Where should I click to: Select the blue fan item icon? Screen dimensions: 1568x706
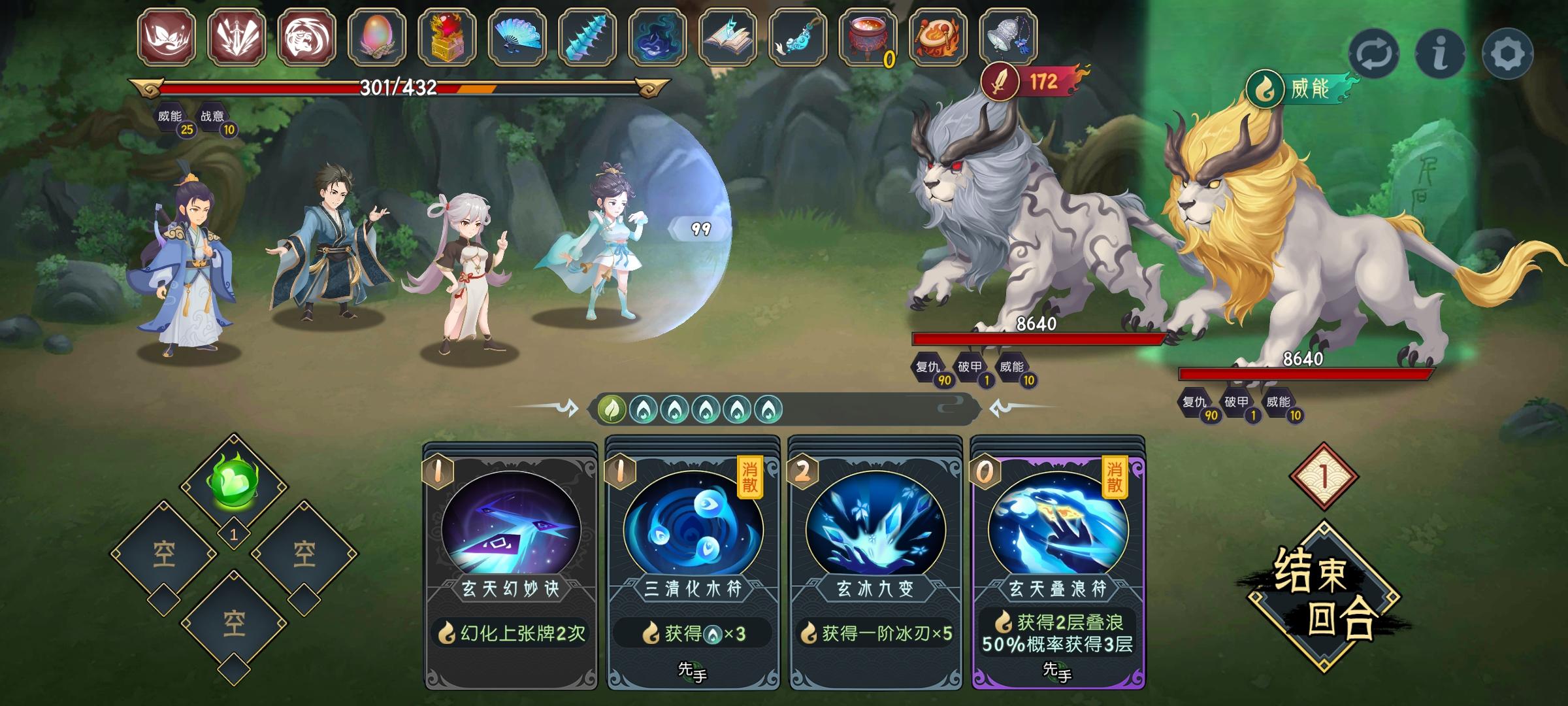514,39
